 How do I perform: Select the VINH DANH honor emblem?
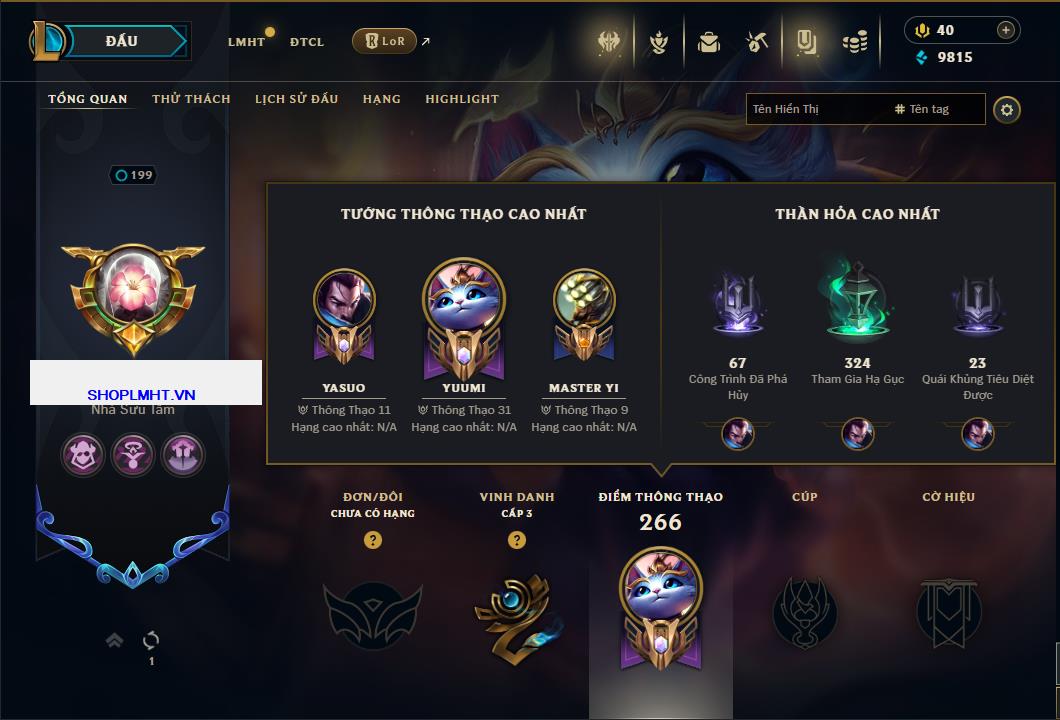point(516,610)
